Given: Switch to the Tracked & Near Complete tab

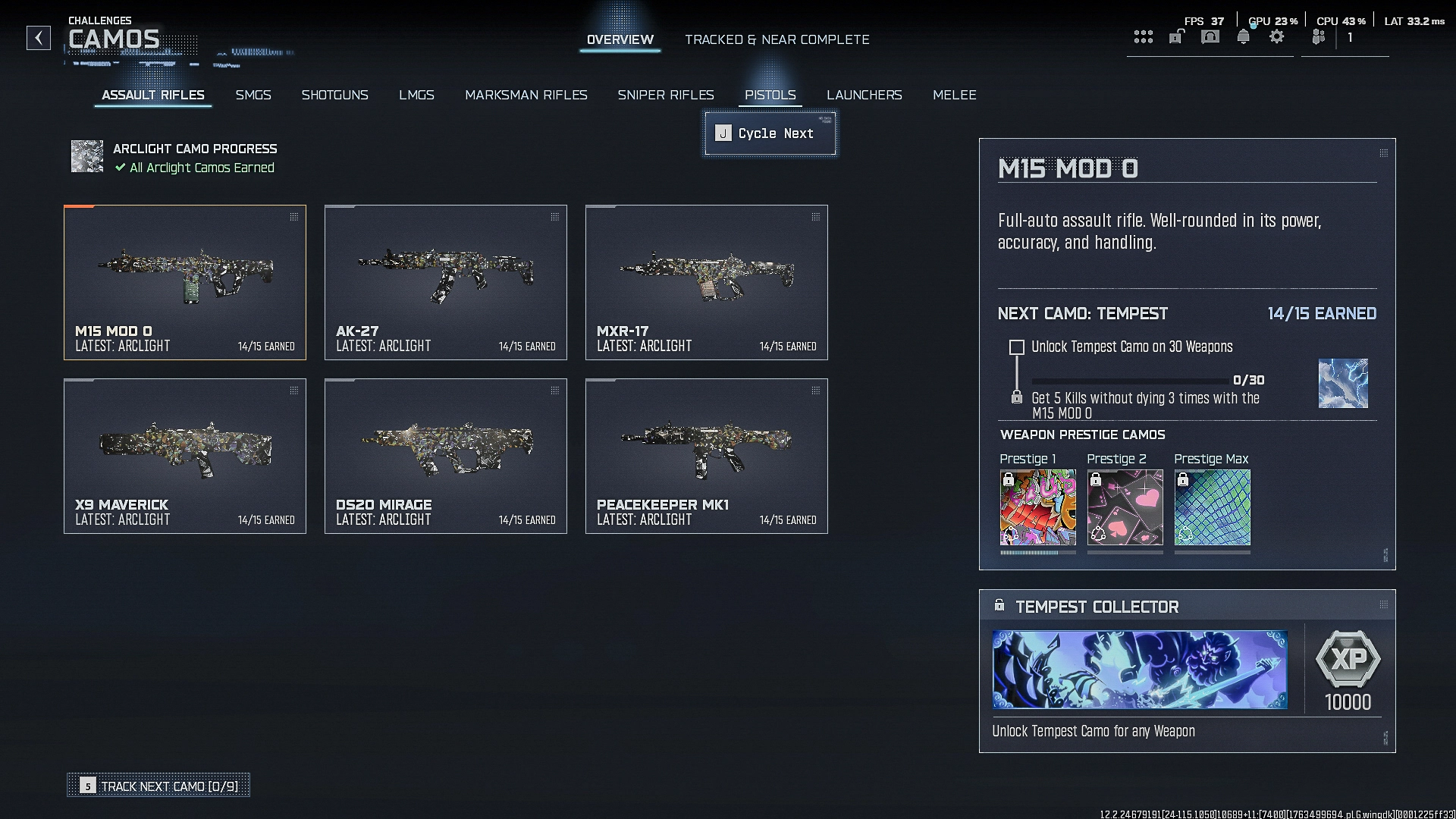Looking at the screenshot, I should pyautogui.click(x=777, y=39).
